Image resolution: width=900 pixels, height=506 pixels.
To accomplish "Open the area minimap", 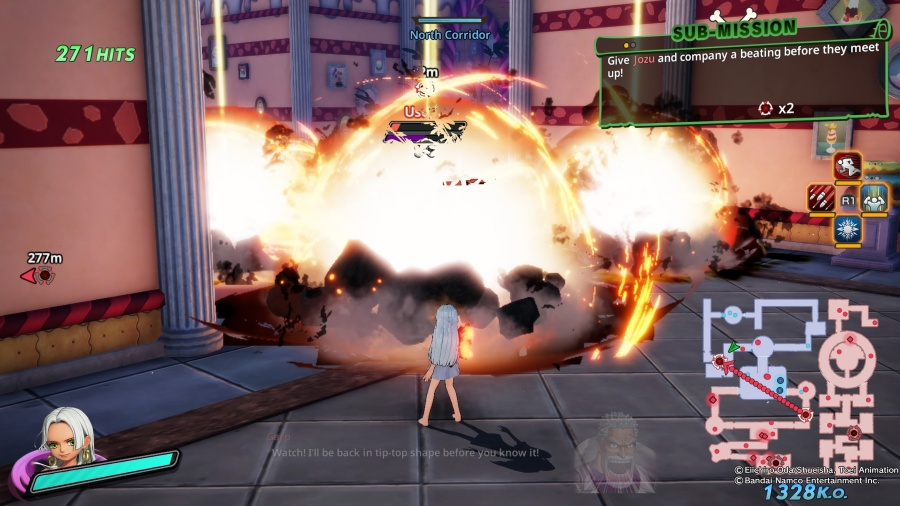I will (790, 375).
